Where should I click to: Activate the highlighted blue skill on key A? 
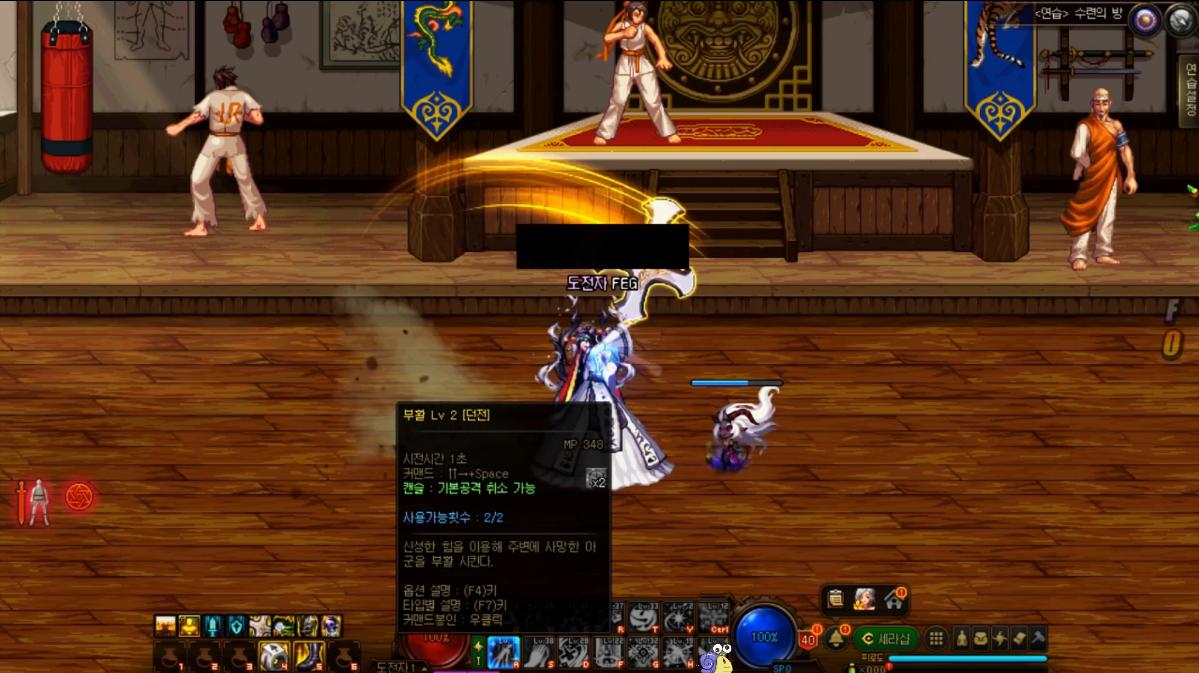click(503, 653)
